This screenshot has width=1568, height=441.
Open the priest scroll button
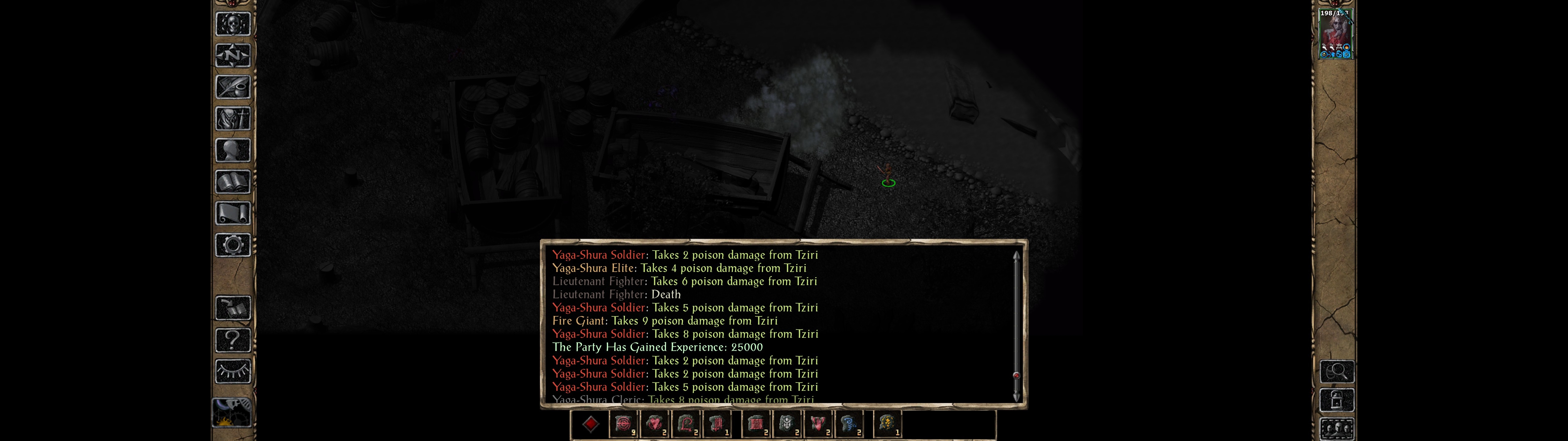233,214
